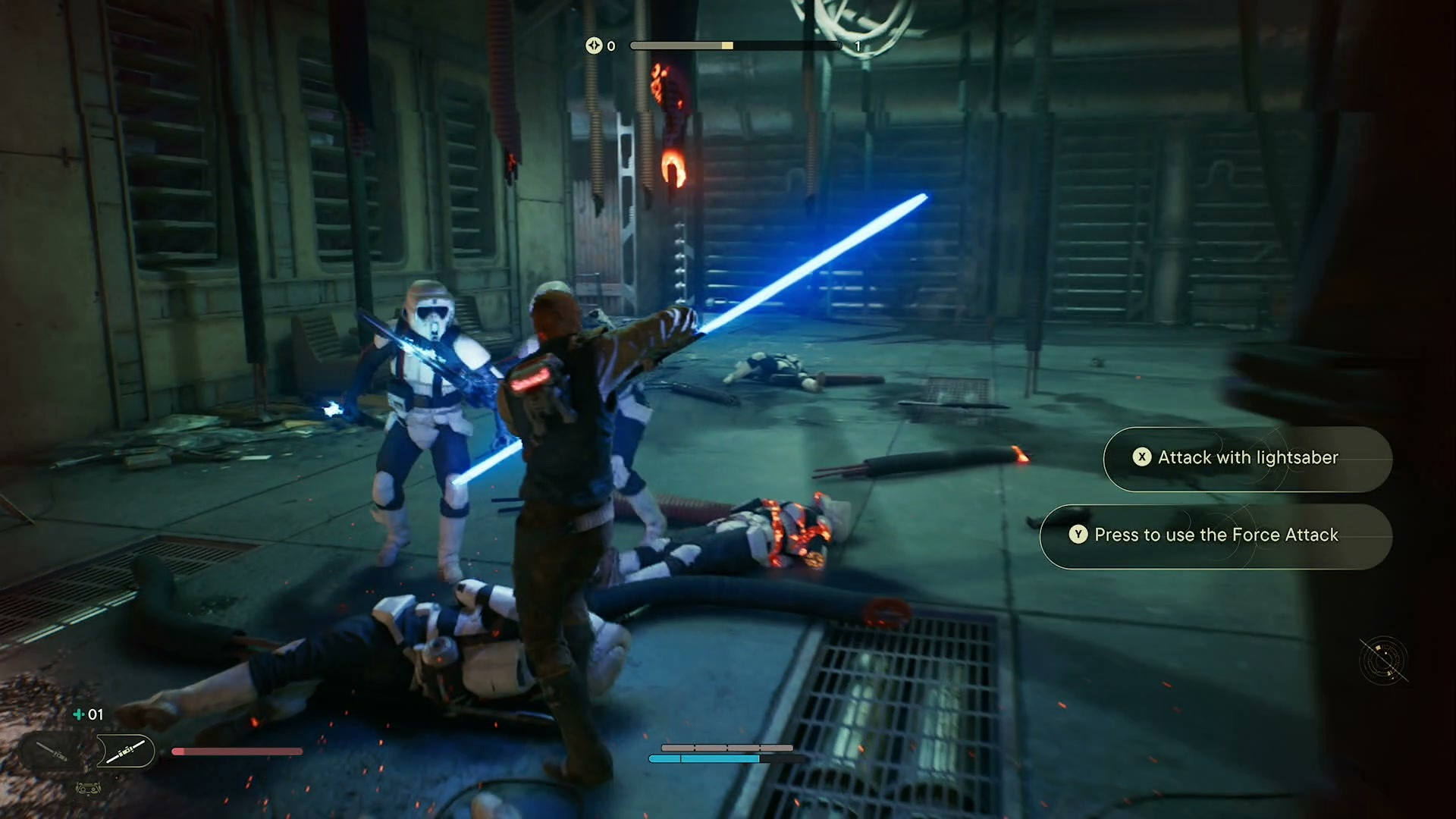Viewport: 1456px width, 819px height.
Task: Click the green stim plus icon
Action: pyautogui.click(x=78, y=714)
